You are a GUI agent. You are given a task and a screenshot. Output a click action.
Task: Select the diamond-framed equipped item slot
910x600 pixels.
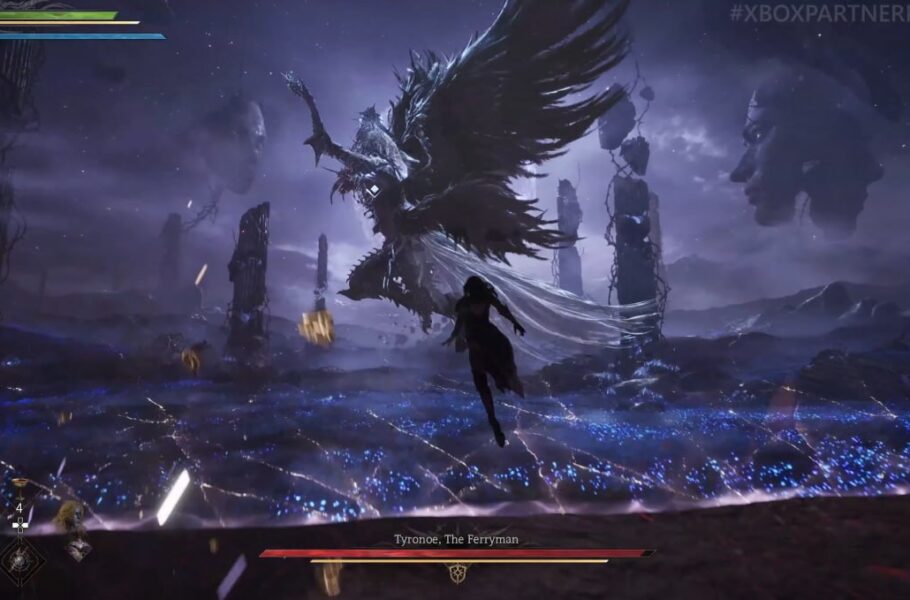coord(19,561)
